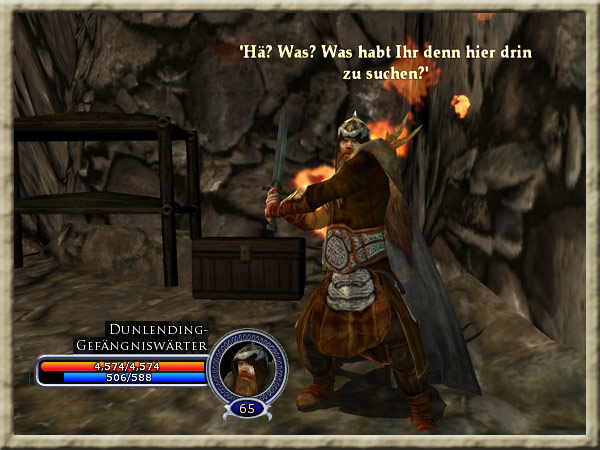600x450 pixels.
Task: Click the Dunlending-Gefängniswärter target portrait
Action: click(246, 366)
